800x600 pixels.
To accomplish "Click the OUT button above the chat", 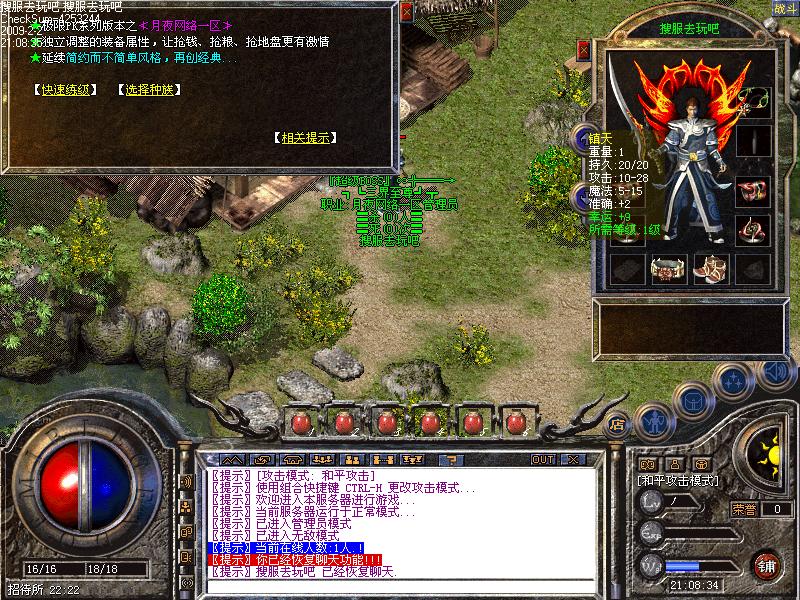I will [543, 459].
